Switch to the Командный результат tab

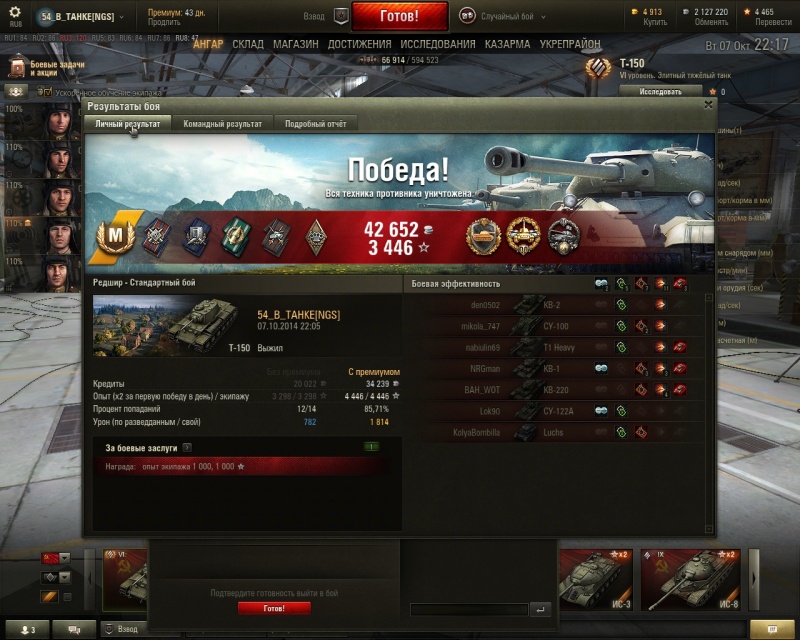(222, 124)
